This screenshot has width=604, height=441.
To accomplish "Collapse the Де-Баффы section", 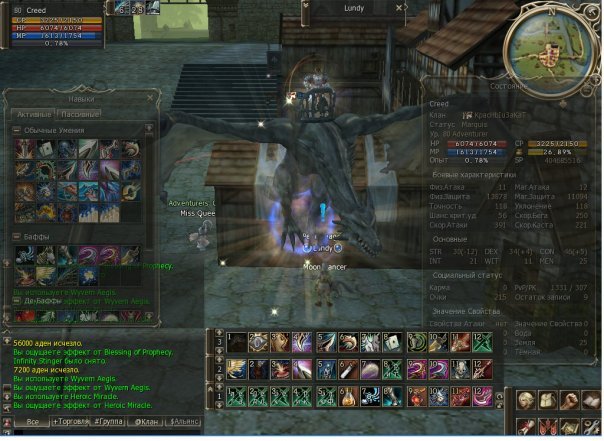I will (x=17, y=300).
